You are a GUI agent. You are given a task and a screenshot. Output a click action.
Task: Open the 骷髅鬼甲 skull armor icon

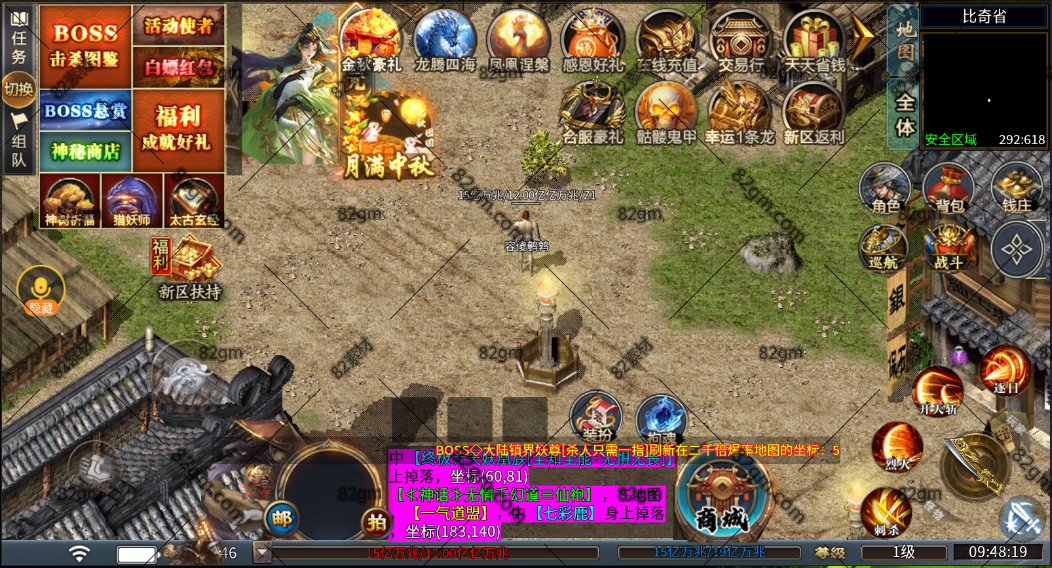666,112
